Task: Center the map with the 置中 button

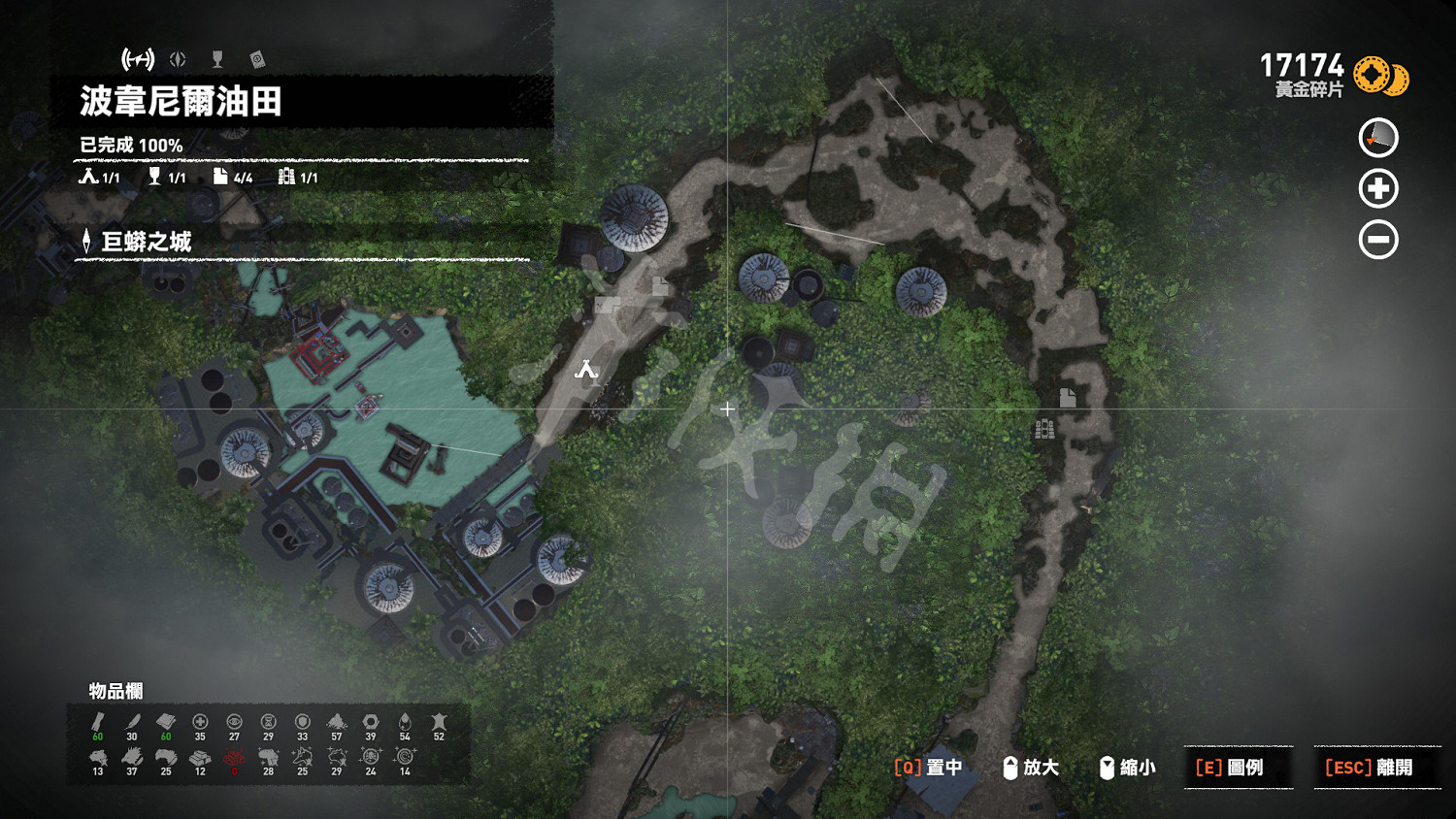Action: (928, 768)
